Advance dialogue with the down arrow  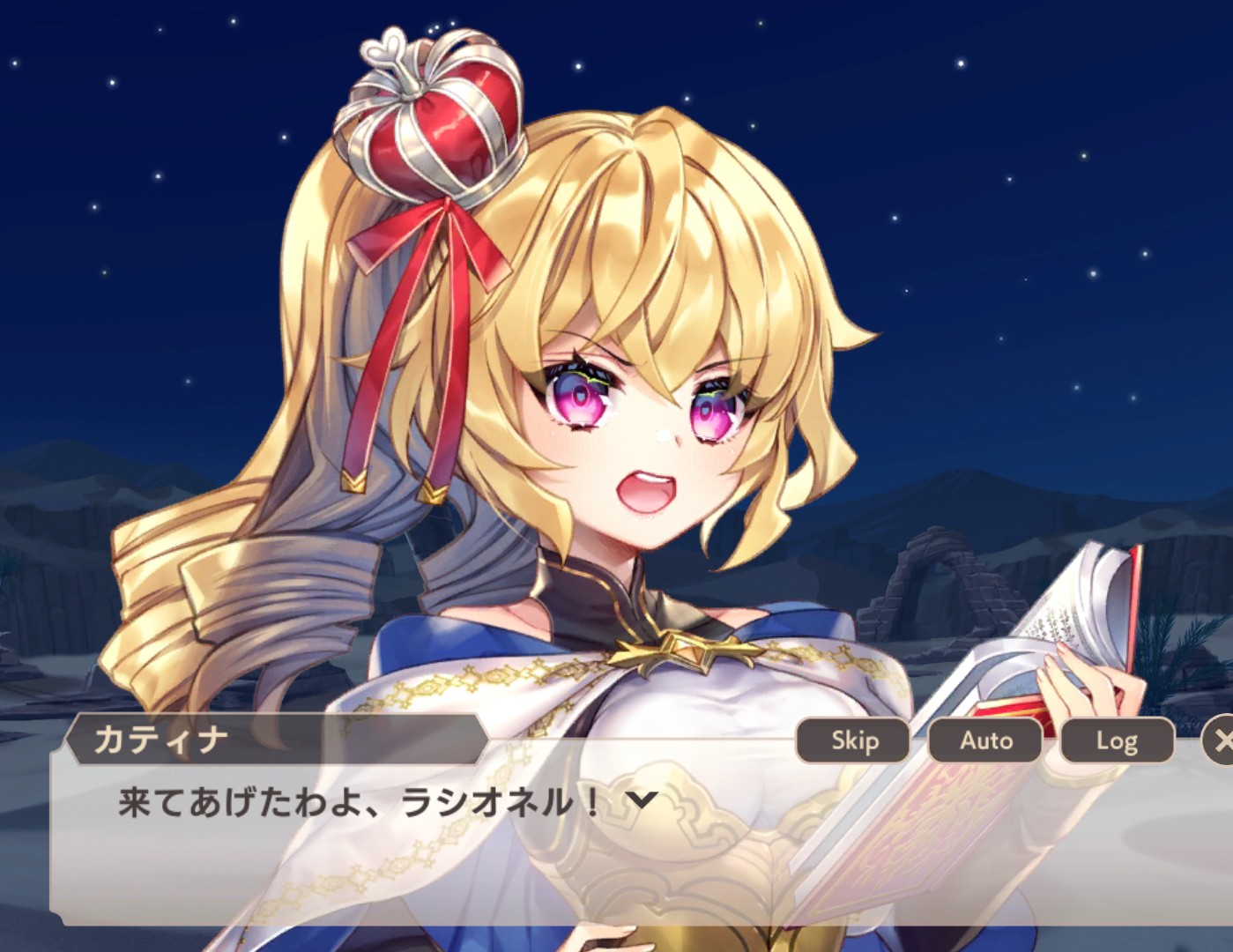click(642, 800)
